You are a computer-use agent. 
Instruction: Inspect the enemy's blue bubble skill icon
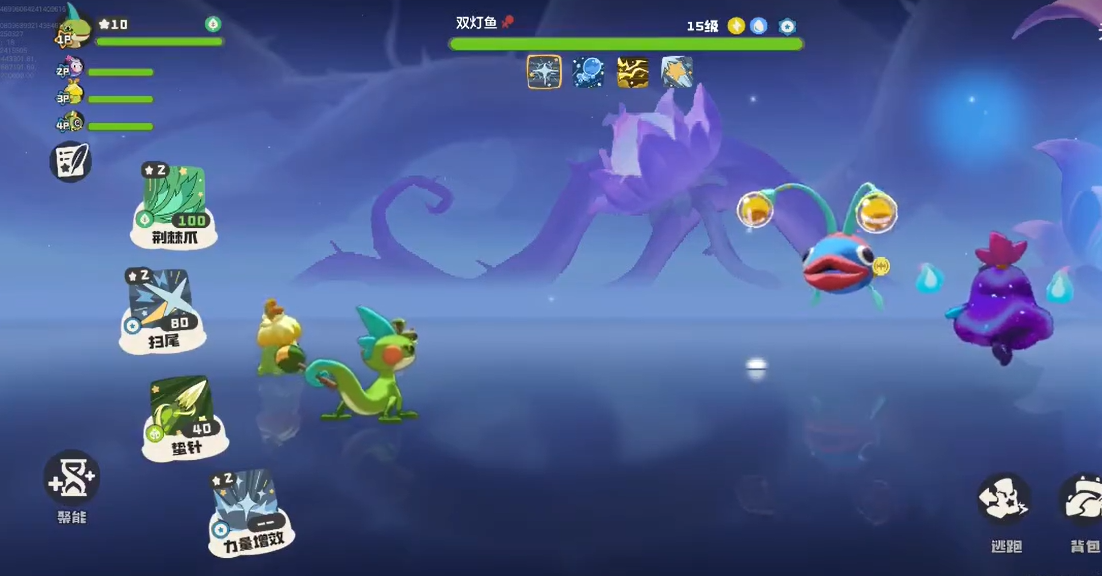click(588, 72)
